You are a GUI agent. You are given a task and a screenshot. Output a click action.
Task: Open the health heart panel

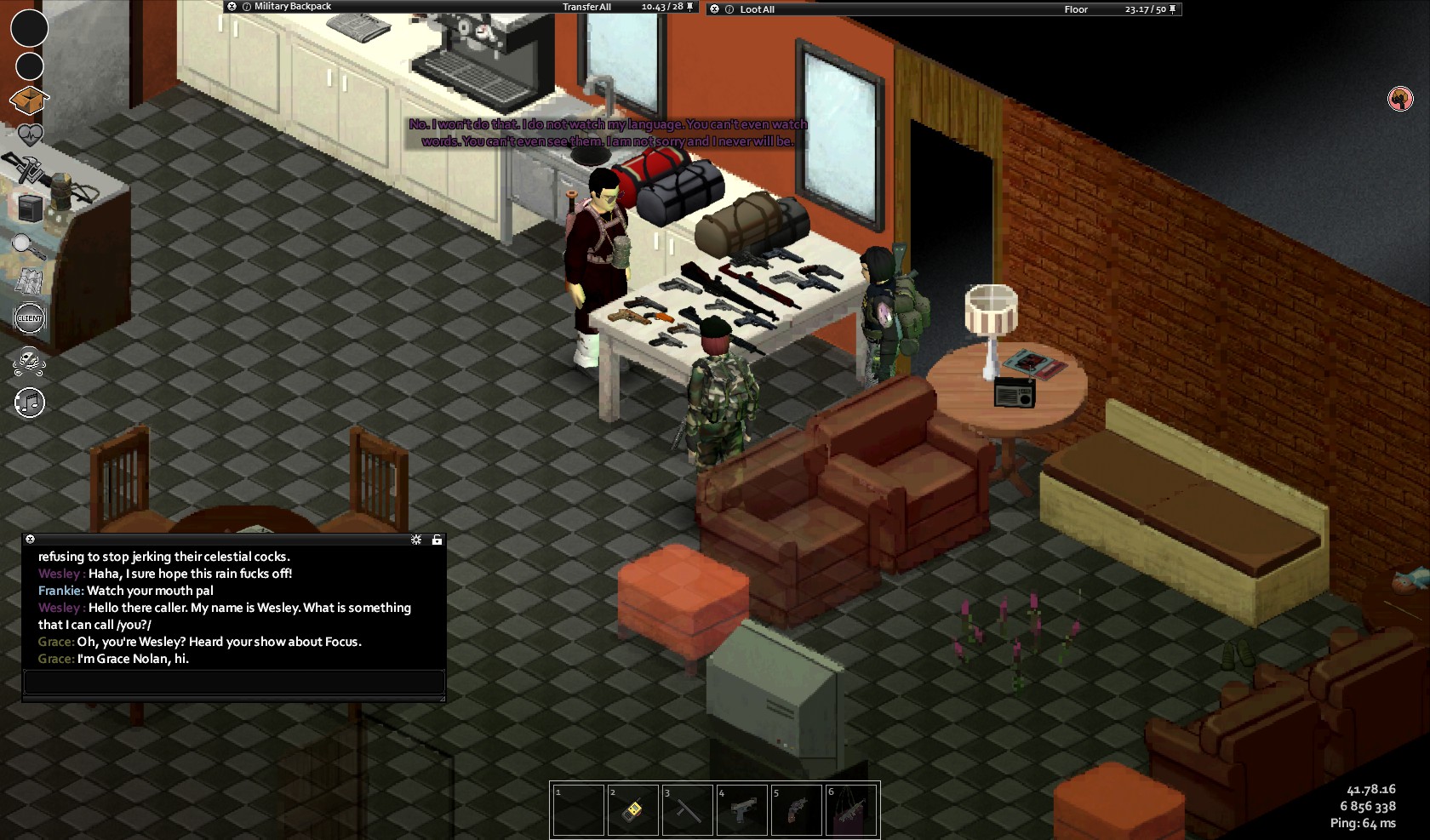tap(30, 134)
